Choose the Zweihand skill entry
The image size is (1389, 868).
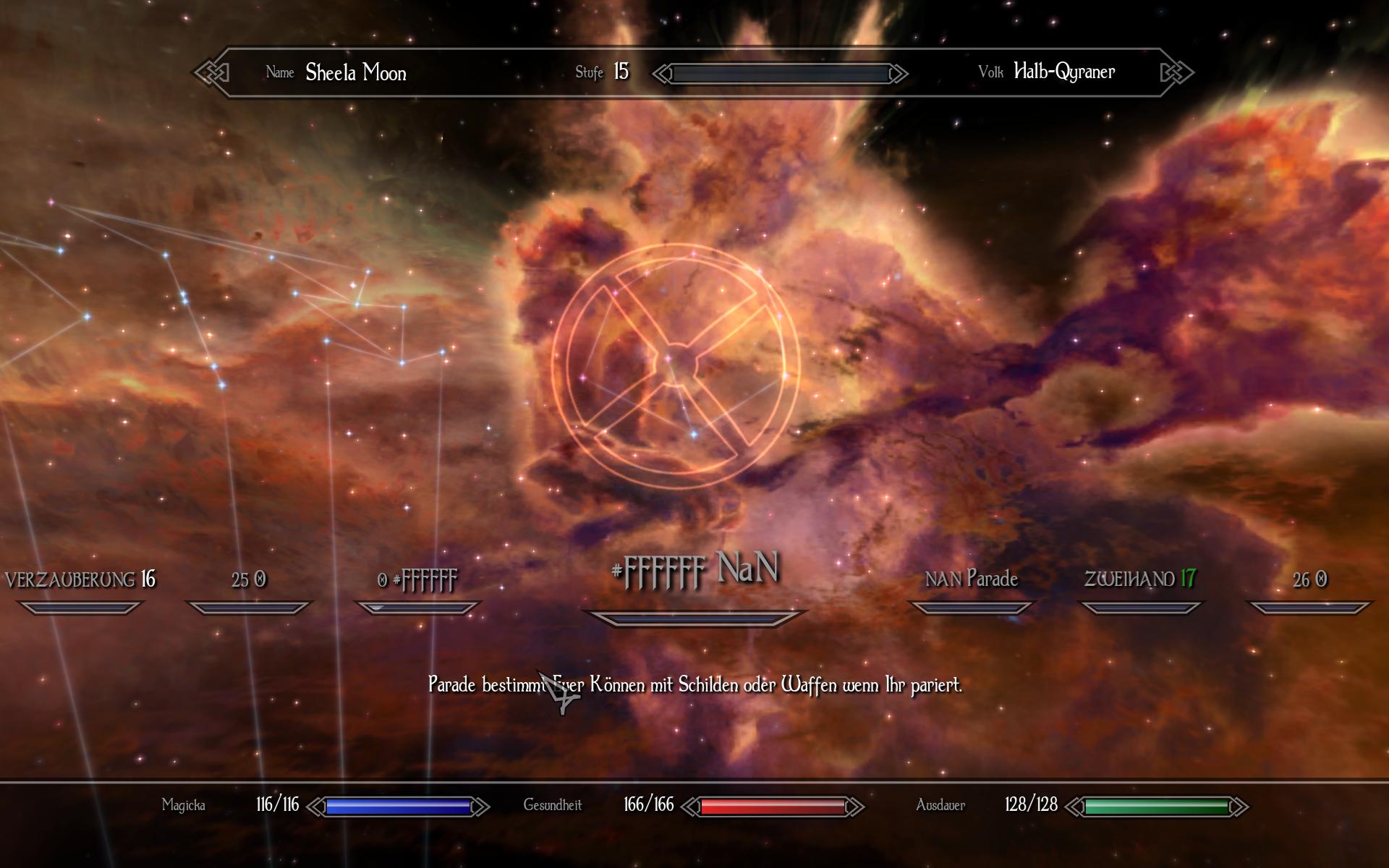[1140, 579]
